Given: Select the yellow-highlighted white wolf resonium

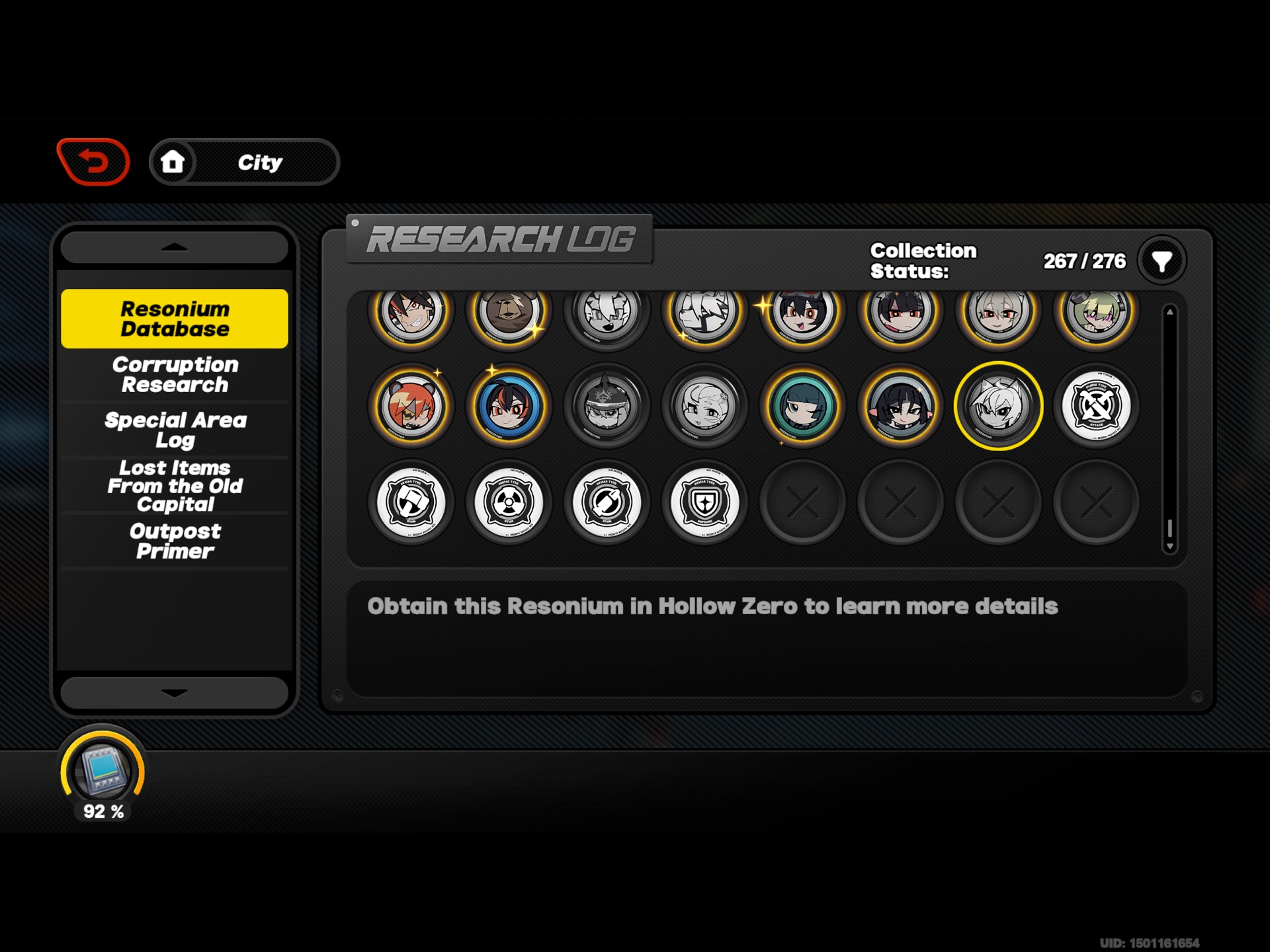Looking at the screenshot, I should [999, 406].
